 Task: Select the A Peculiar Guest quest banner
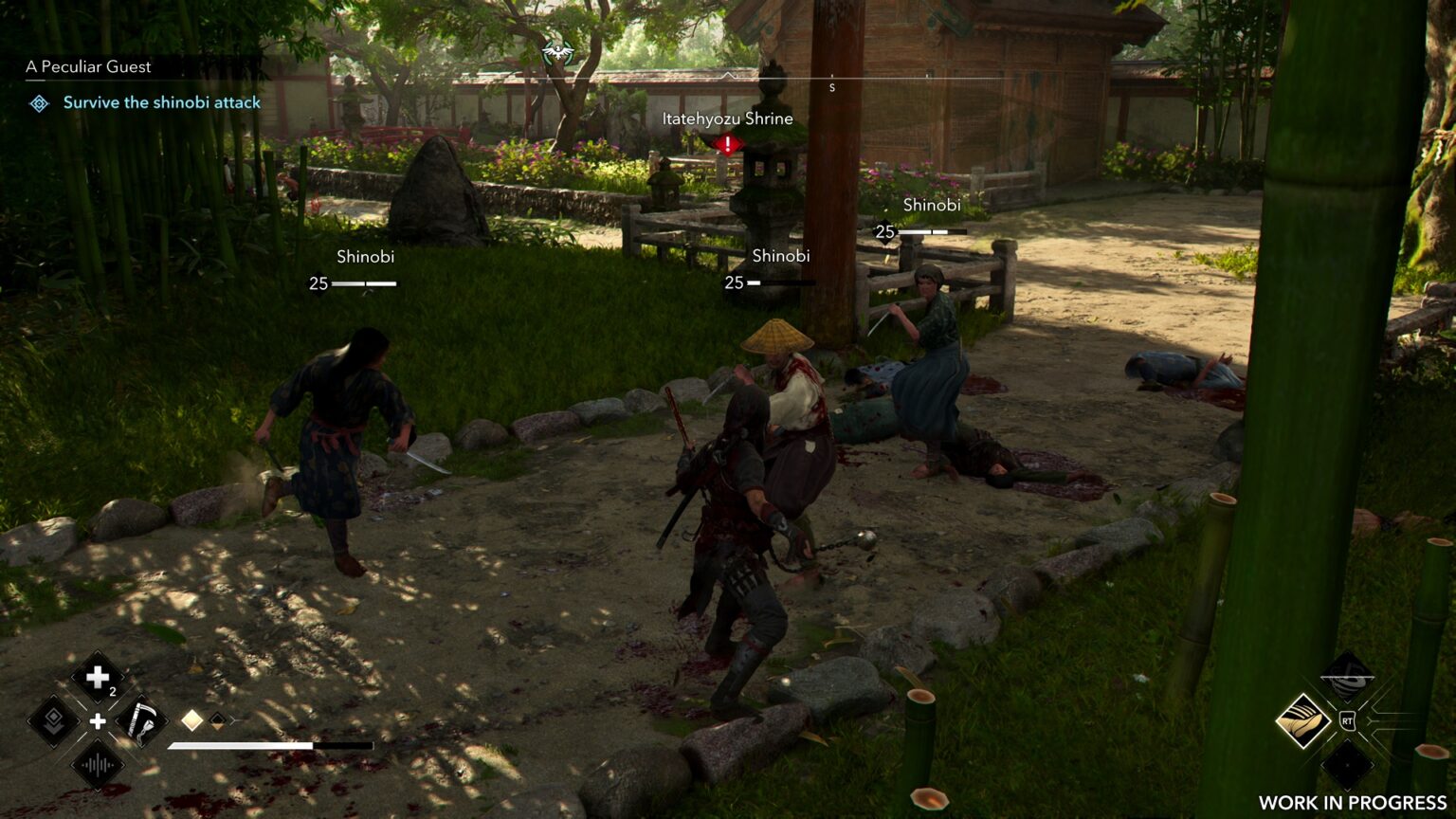tap(89, 67)
